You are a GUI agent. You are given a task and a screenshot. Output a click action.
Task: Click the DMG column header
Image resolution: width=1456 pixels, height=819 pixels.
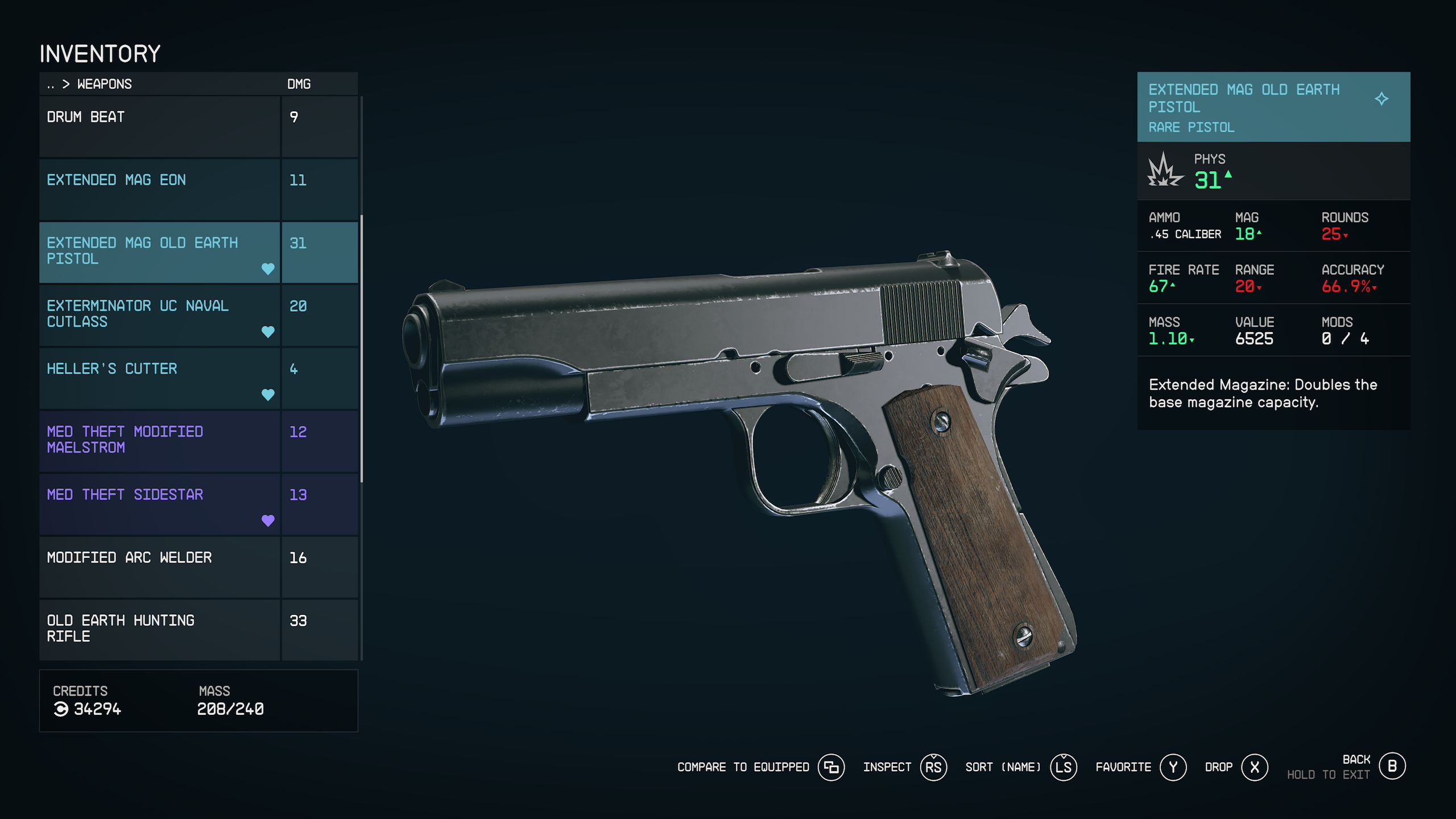point(299,84)
